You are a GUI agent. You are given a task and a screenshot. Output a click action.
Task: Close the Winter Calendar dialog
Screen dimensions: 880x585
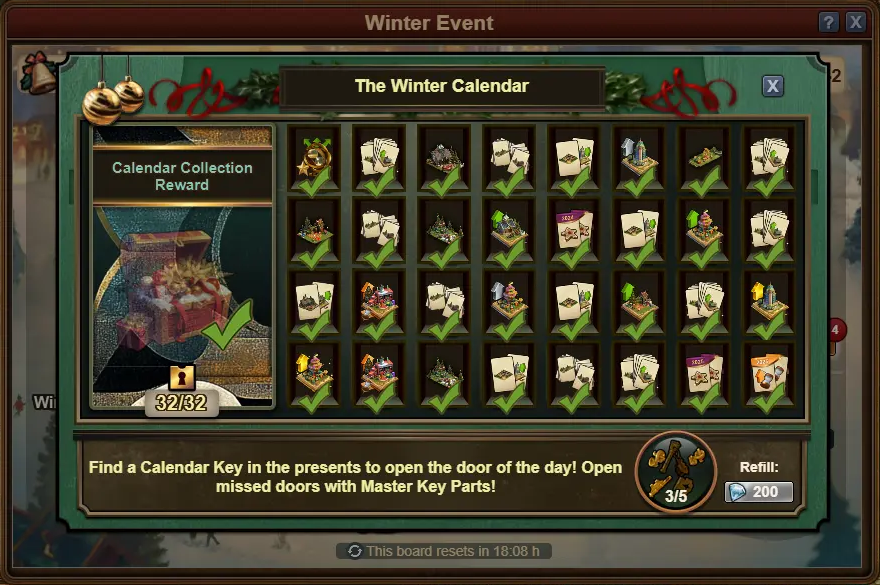point(772,86)
